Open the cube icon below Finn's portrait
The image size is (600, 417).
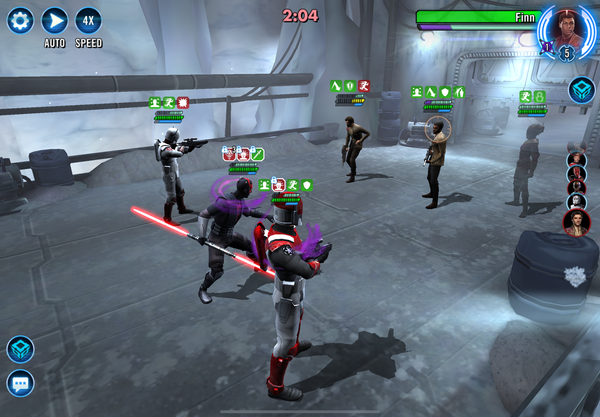[581, 91]
